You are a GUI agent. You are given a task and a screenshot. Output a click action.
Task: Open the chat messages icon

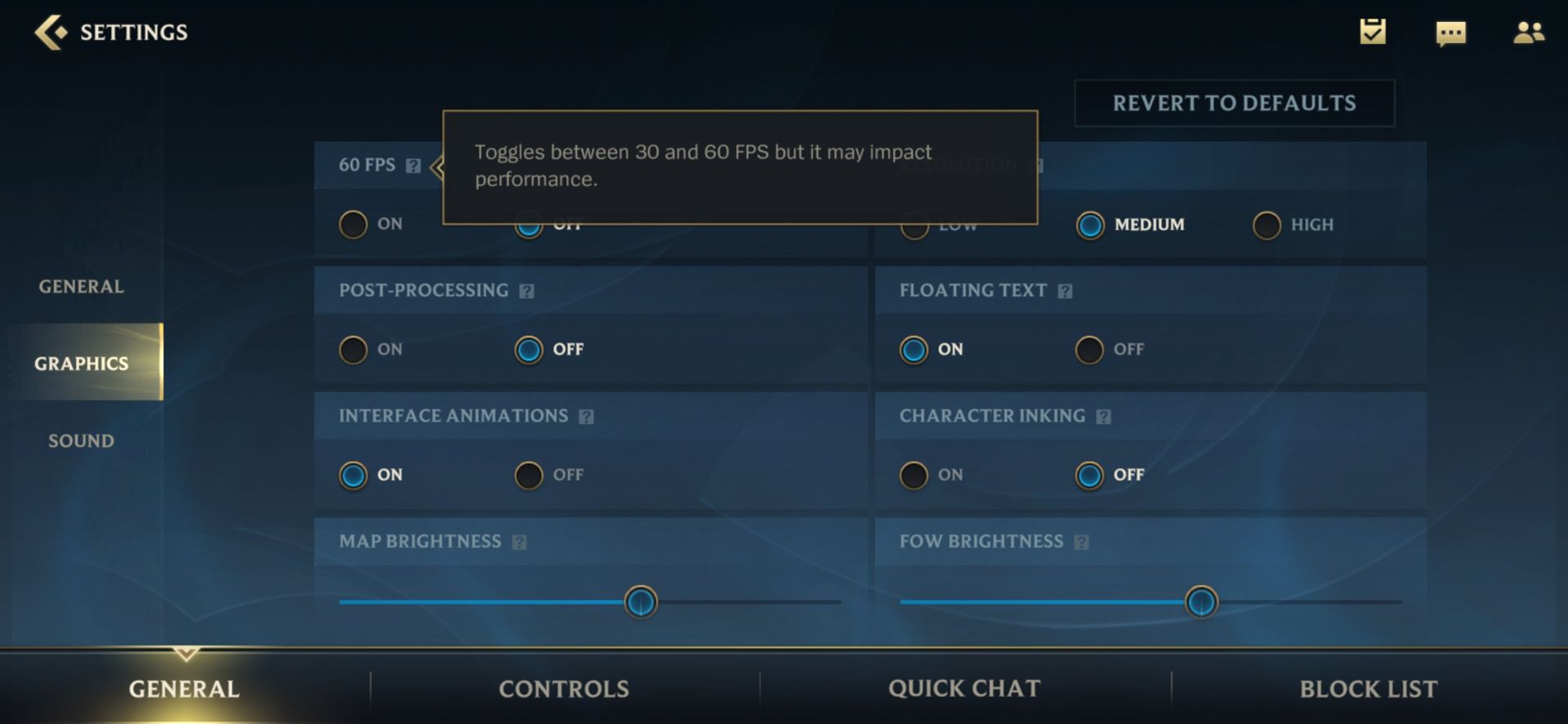[x=1451, y=34]
